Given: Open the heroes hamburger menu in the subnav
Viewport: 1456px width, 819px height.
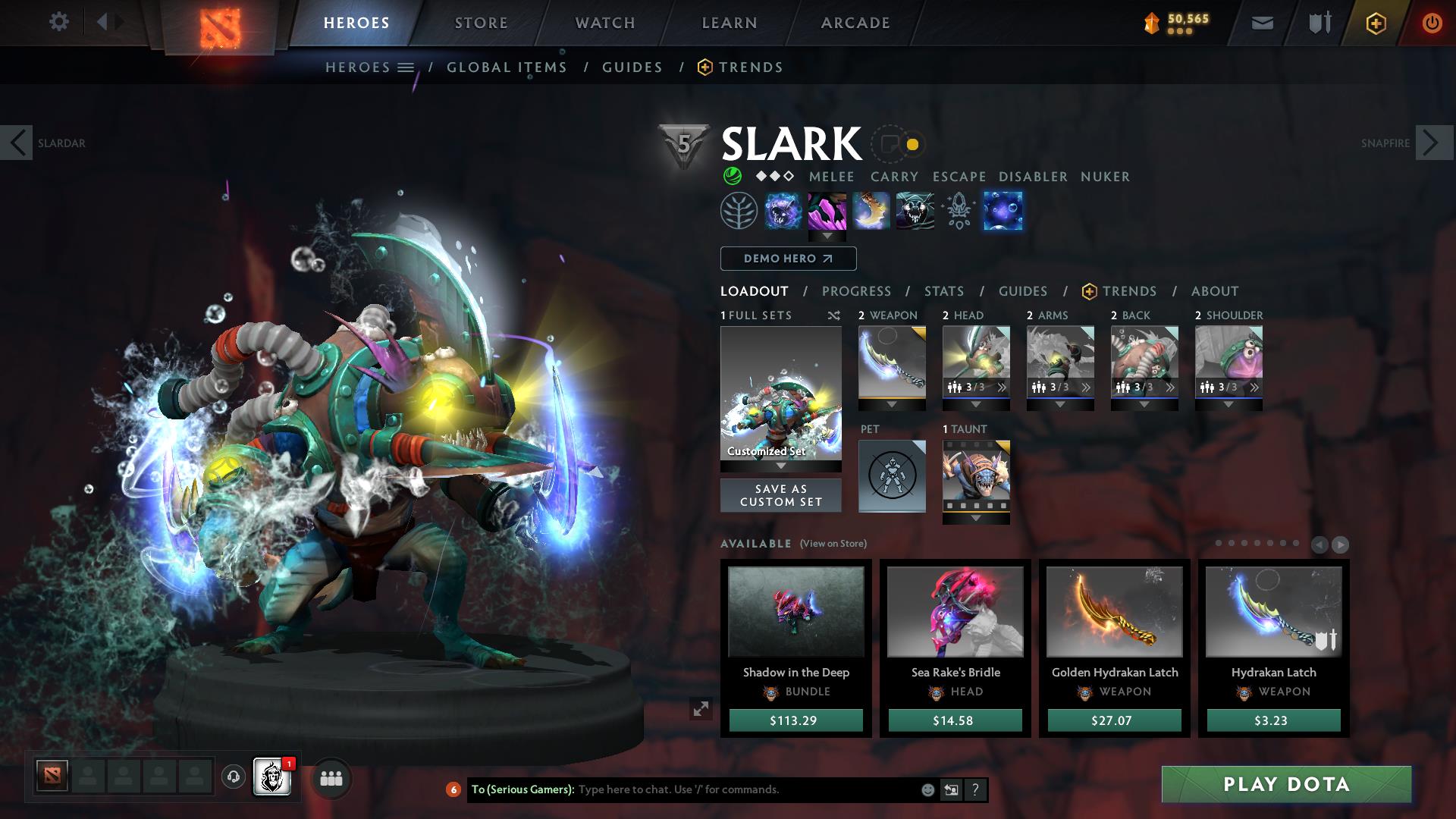Looking at the screenshot, I should click(406, 67).
